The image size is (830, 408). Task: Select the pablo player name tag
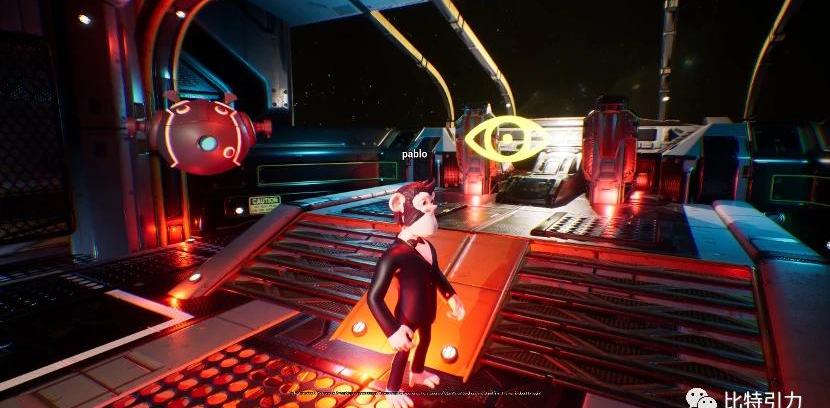pos(414,154)
